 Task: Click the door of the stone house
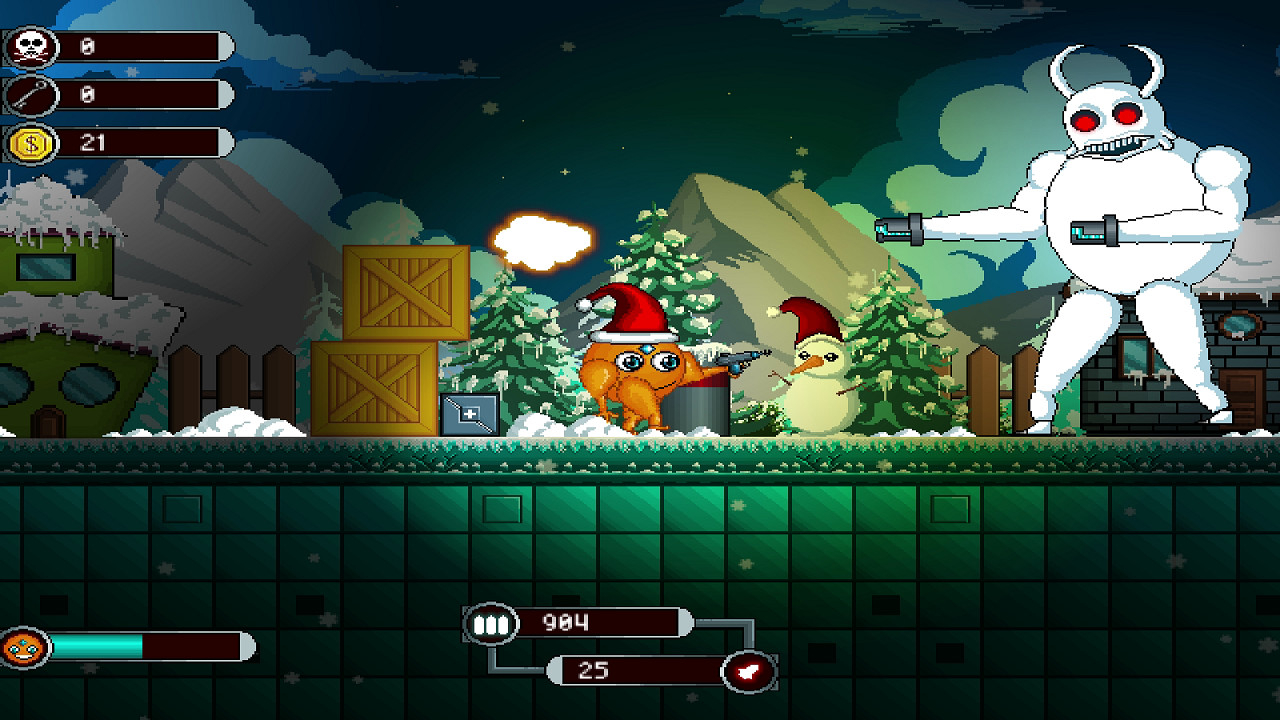(1242, 400)
